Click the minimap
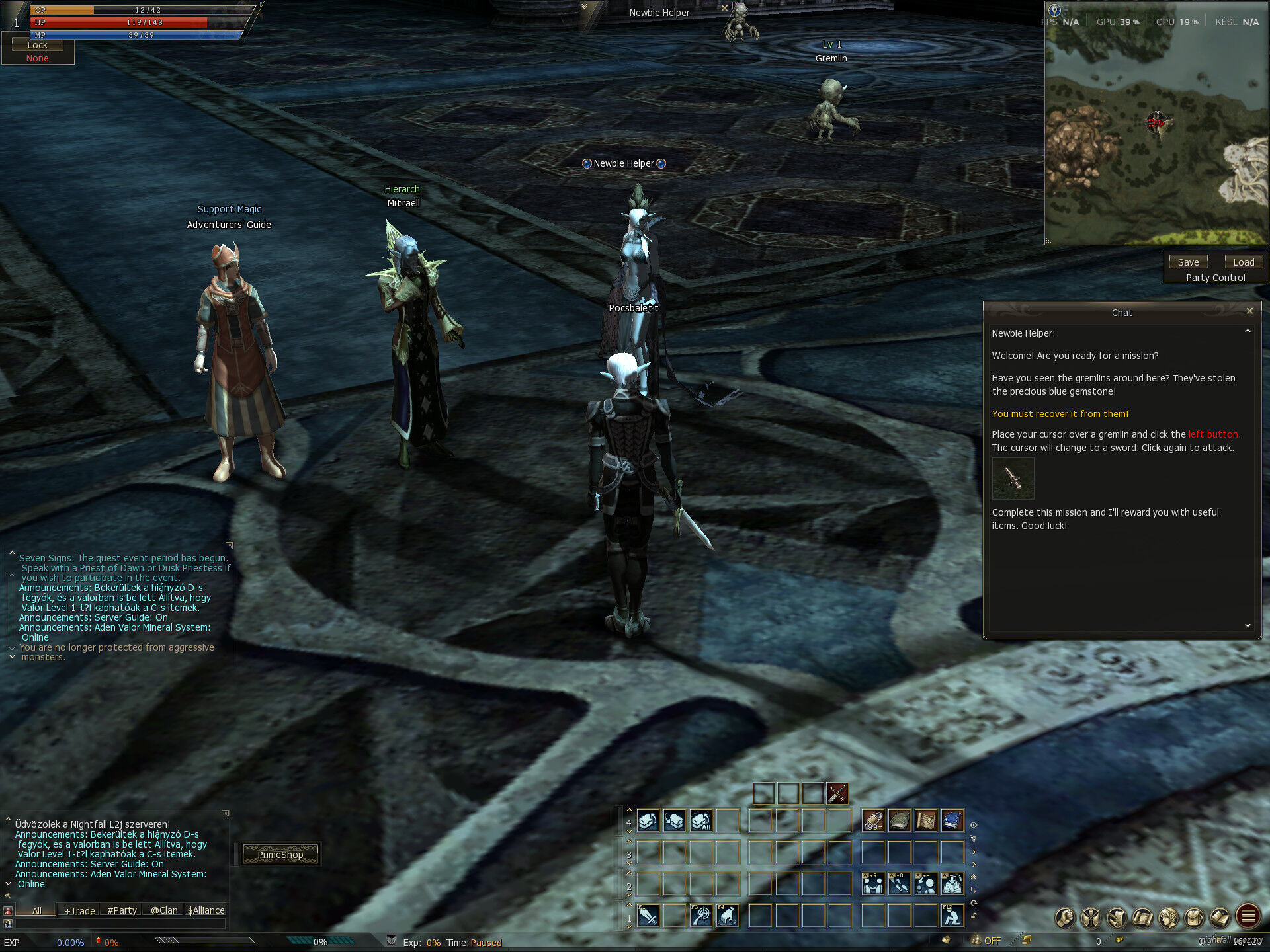This screenshot has width=1270, height=952. tap(1156, 132)
